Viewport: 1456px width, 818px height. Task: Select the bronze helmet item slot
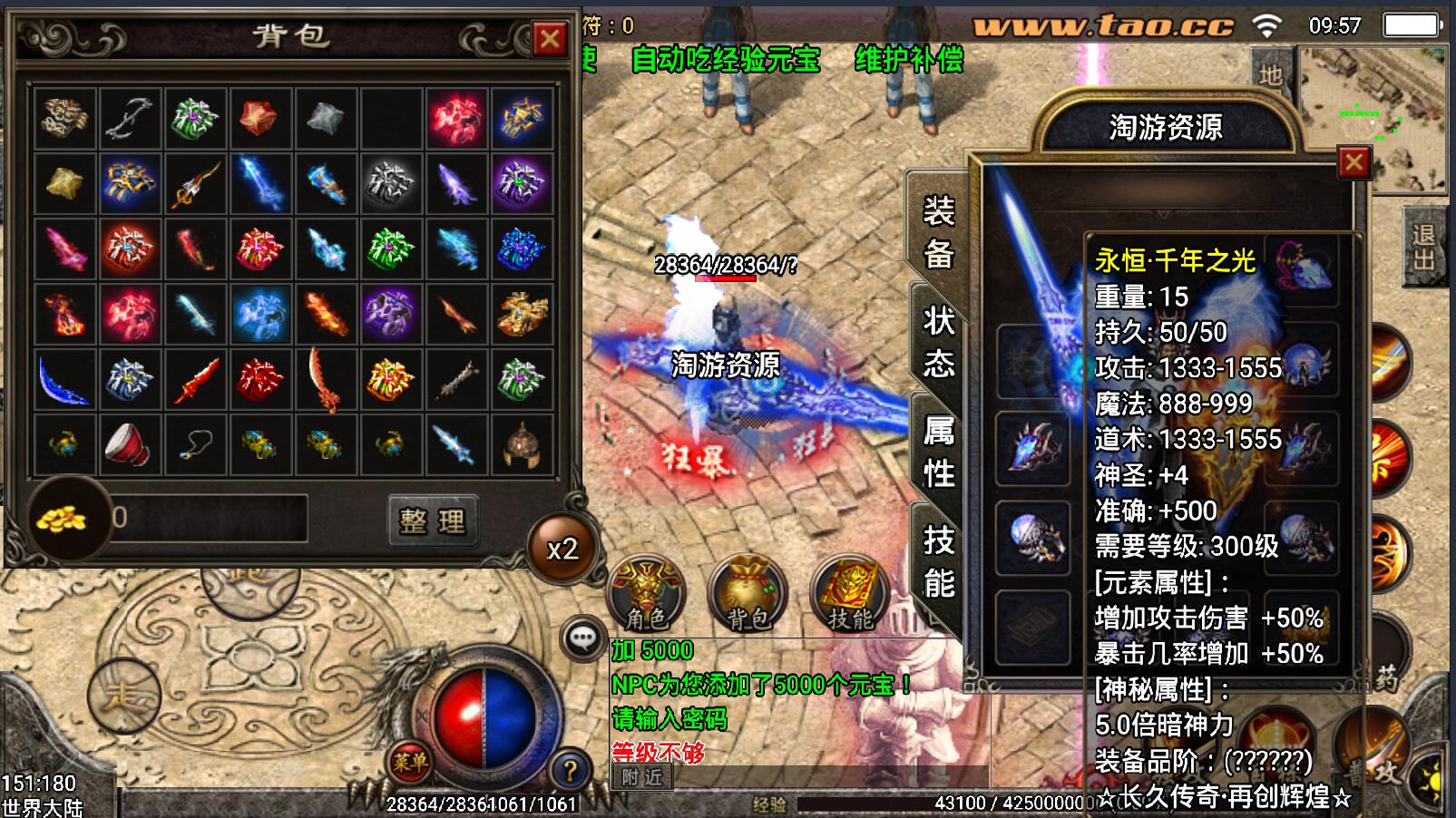point(522,444)
